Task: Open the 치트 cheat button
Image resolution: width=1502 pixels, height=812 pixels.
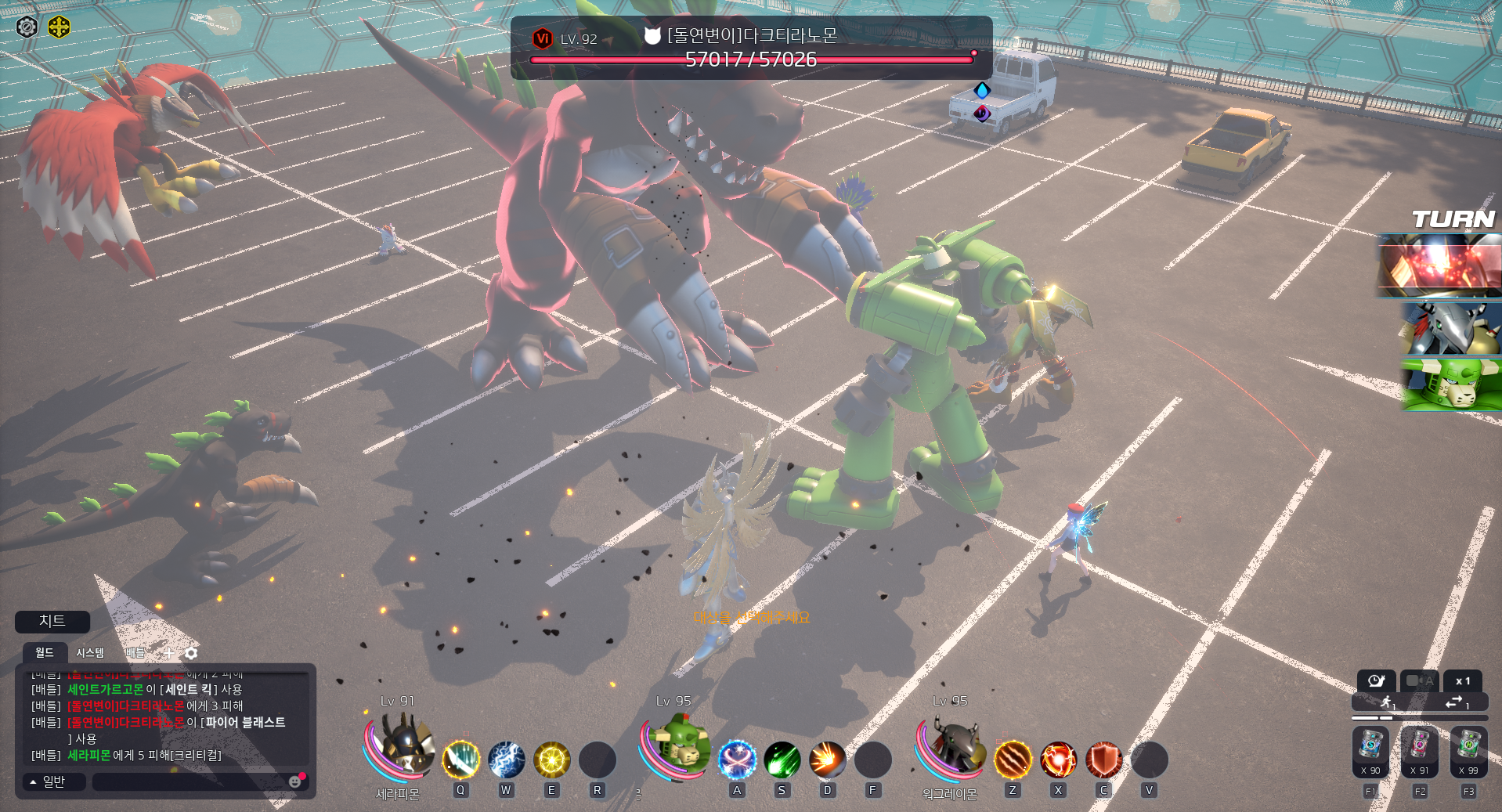Action: click(52, 622)
